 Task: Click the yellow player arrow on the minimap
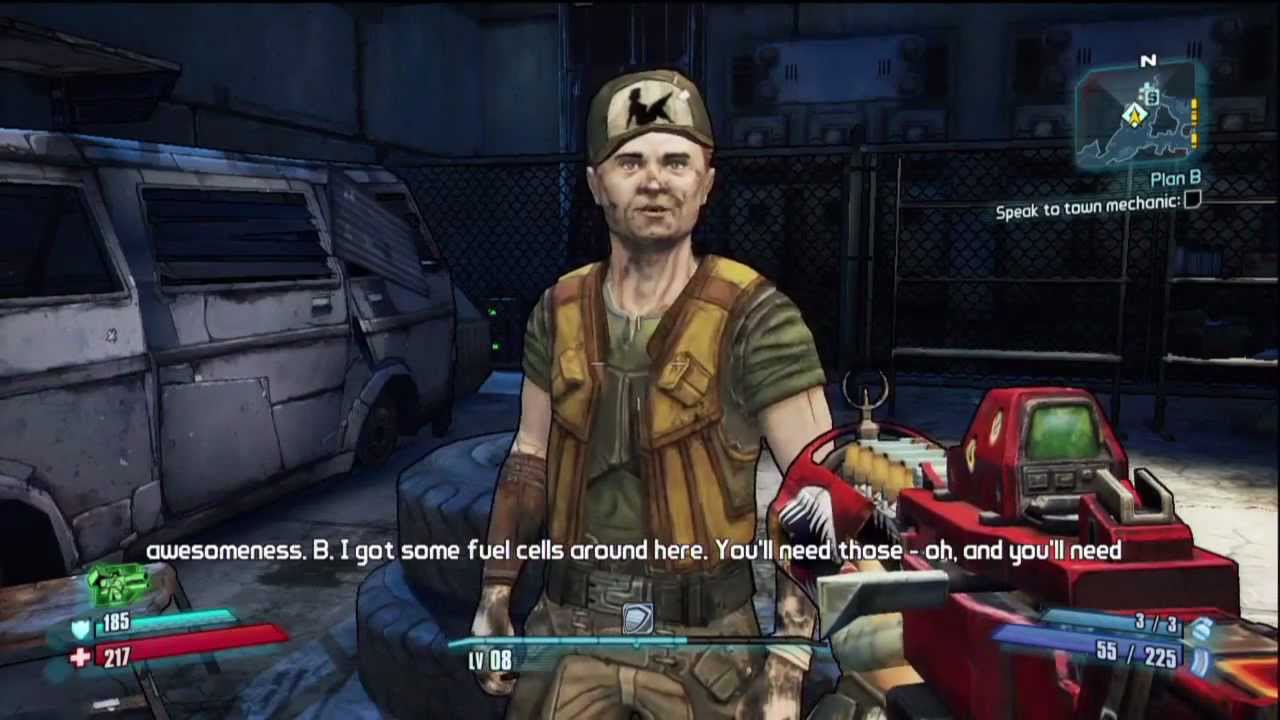(x=1134, y=115)
